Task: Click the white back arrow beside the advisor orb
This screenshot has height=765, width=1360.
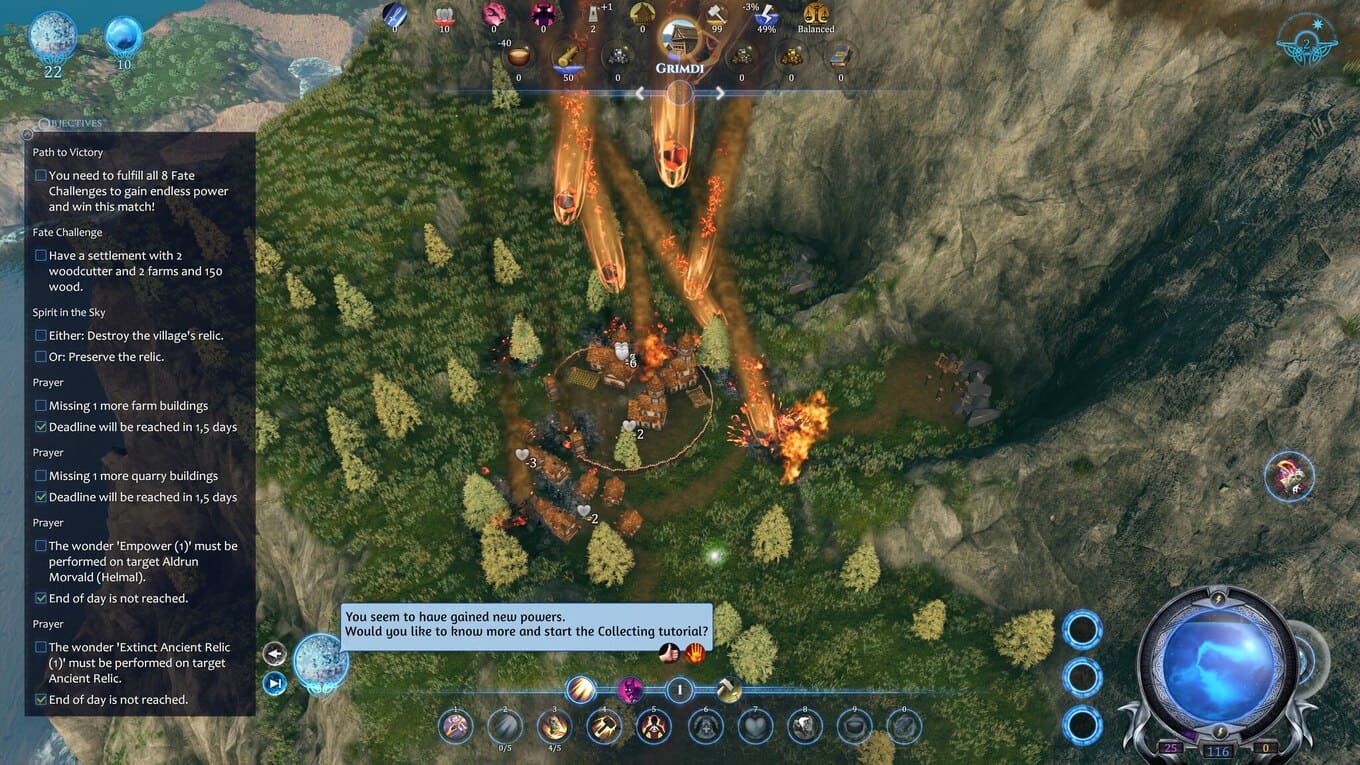Action: point(274,654)
